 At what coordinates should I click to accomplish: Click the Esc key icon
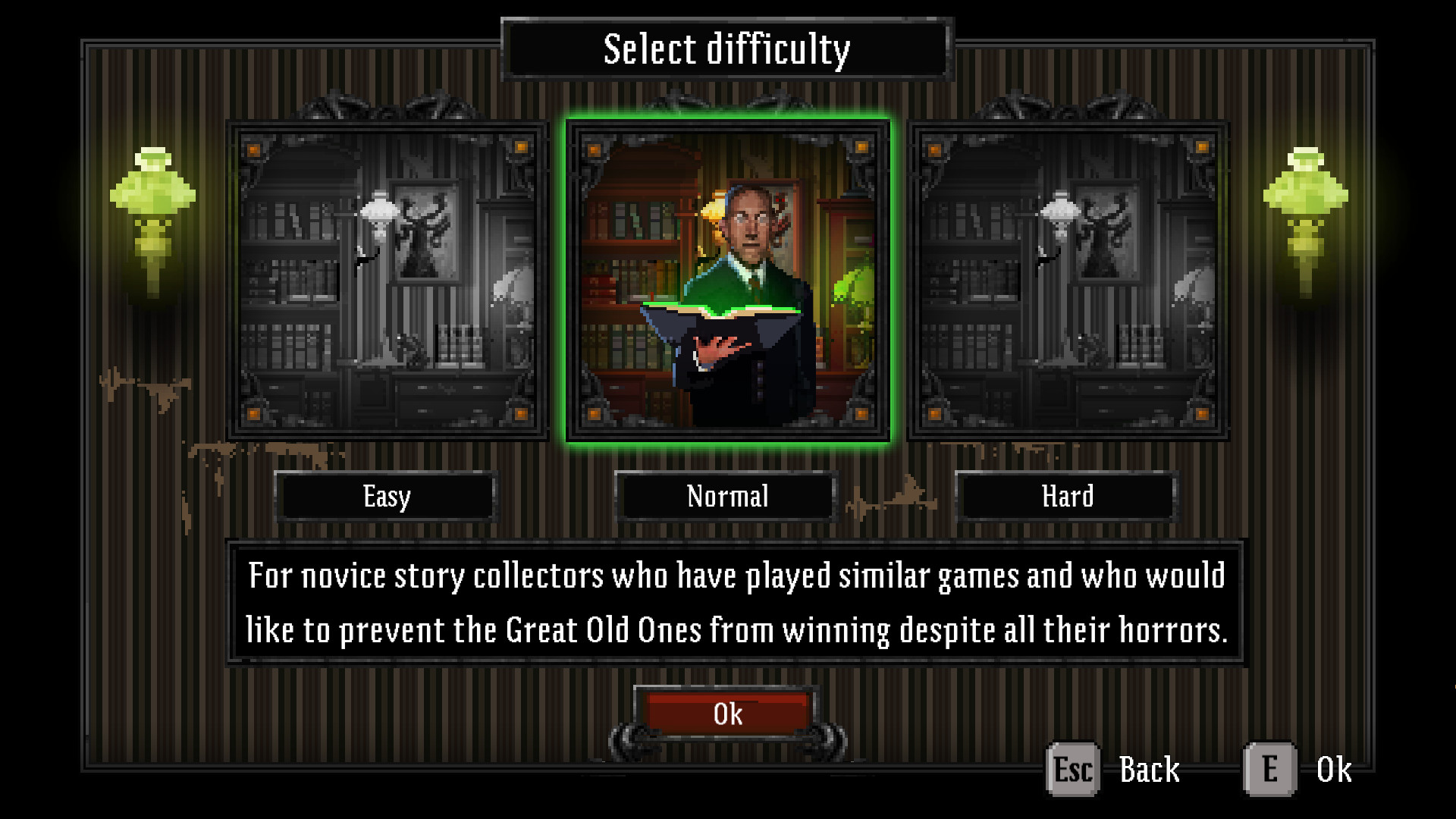[1072, 768]
